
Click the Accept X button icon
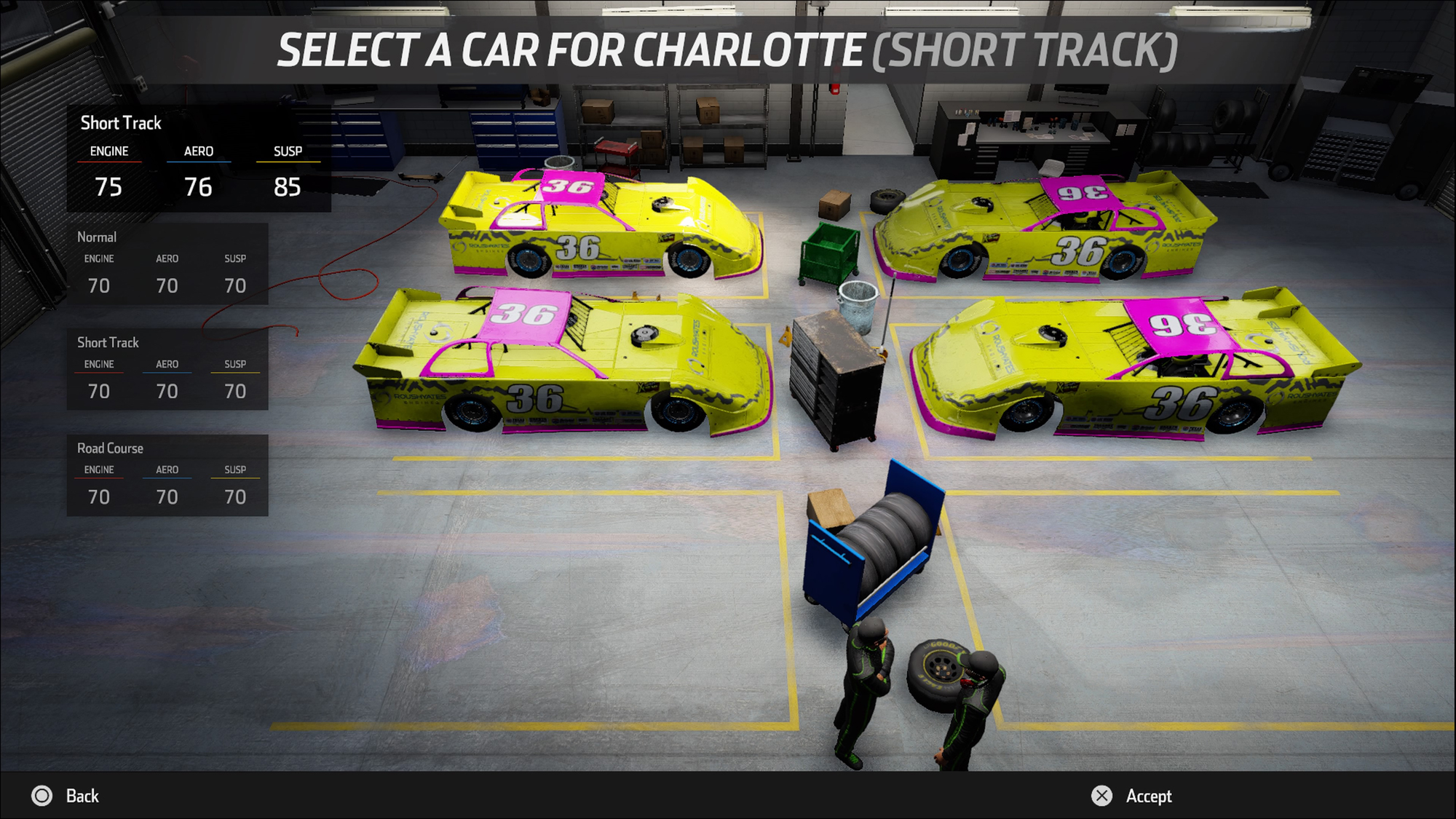click(1101, 796)
